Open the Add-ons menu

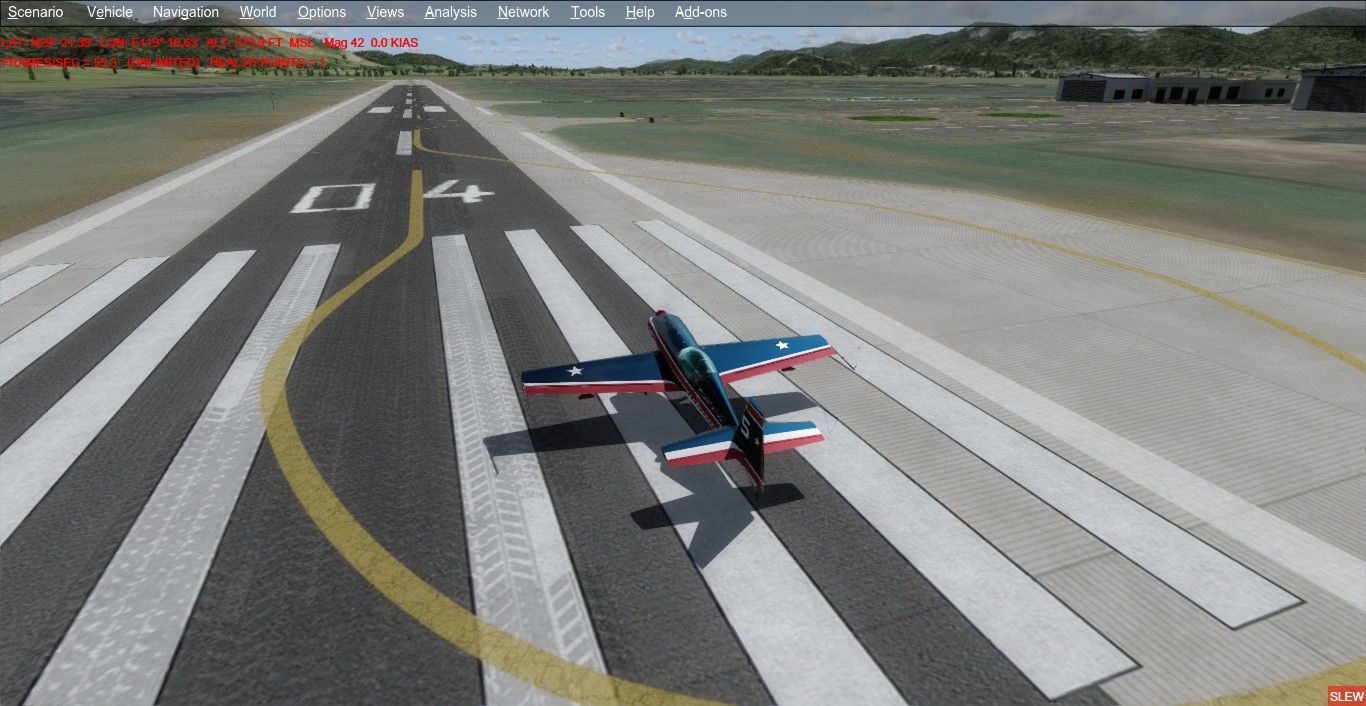pos(701,12)
